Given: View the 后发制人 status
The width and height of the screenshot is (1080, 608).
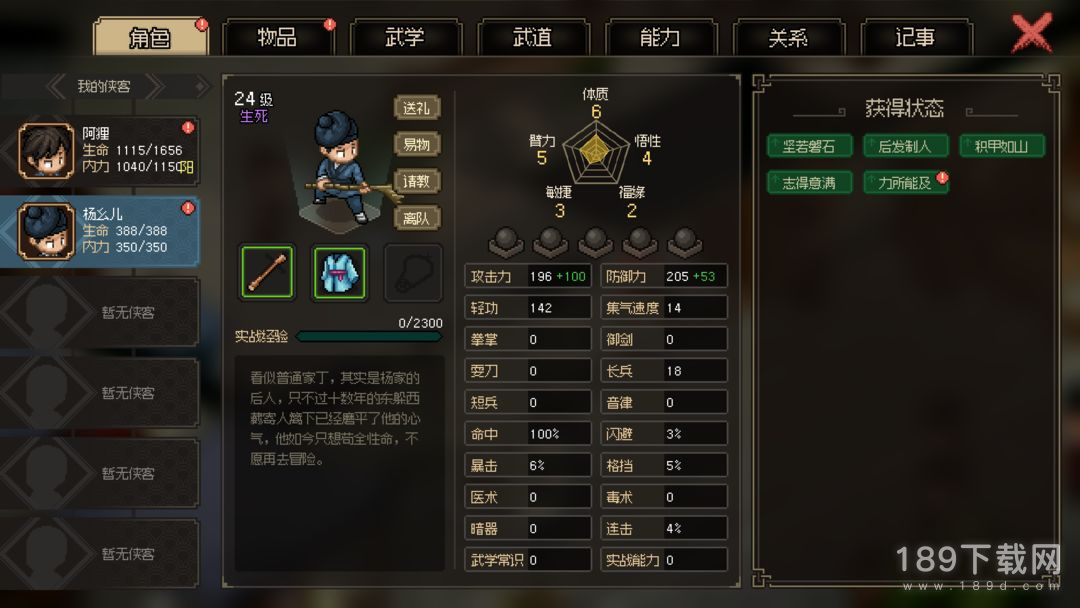Looking at the screenshot, I should click(904, 146).
